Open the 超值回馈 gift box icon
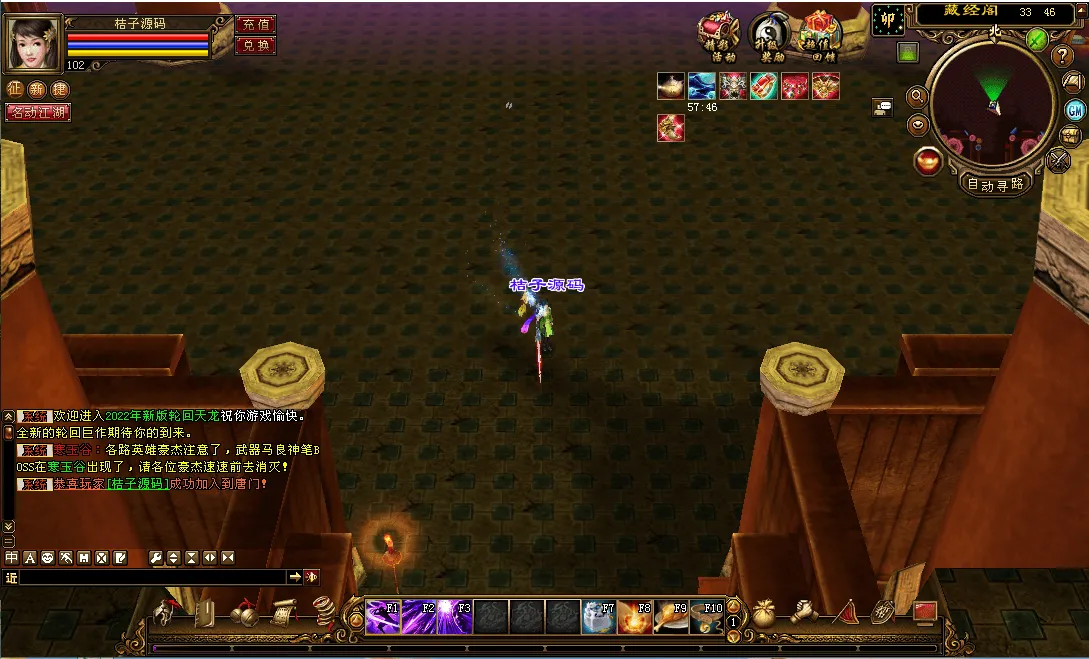Screen dimensions: 1089x659 pos(822,37)
